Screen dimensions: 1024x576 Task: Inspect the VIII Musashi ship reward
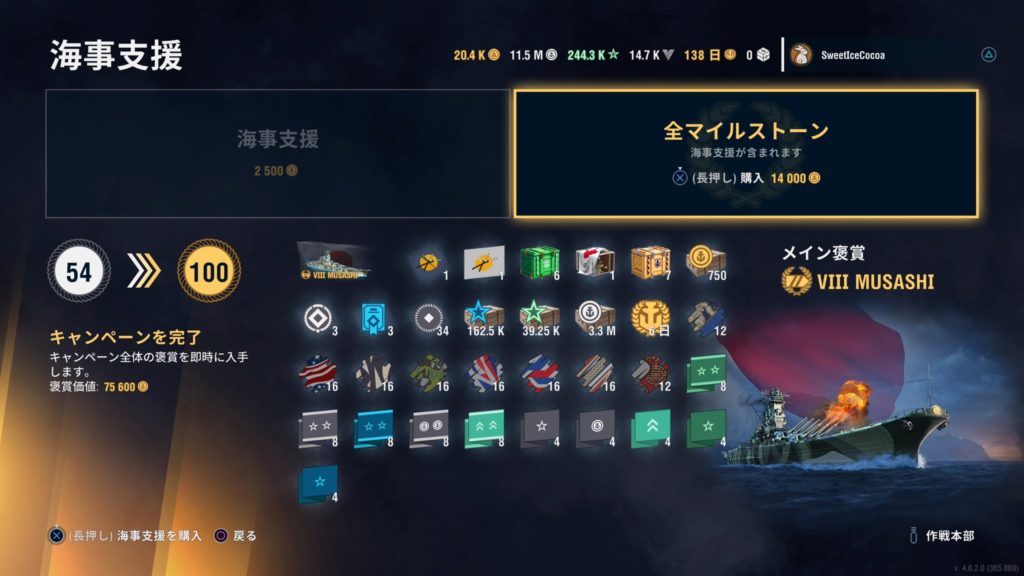(x=335, y=262)
